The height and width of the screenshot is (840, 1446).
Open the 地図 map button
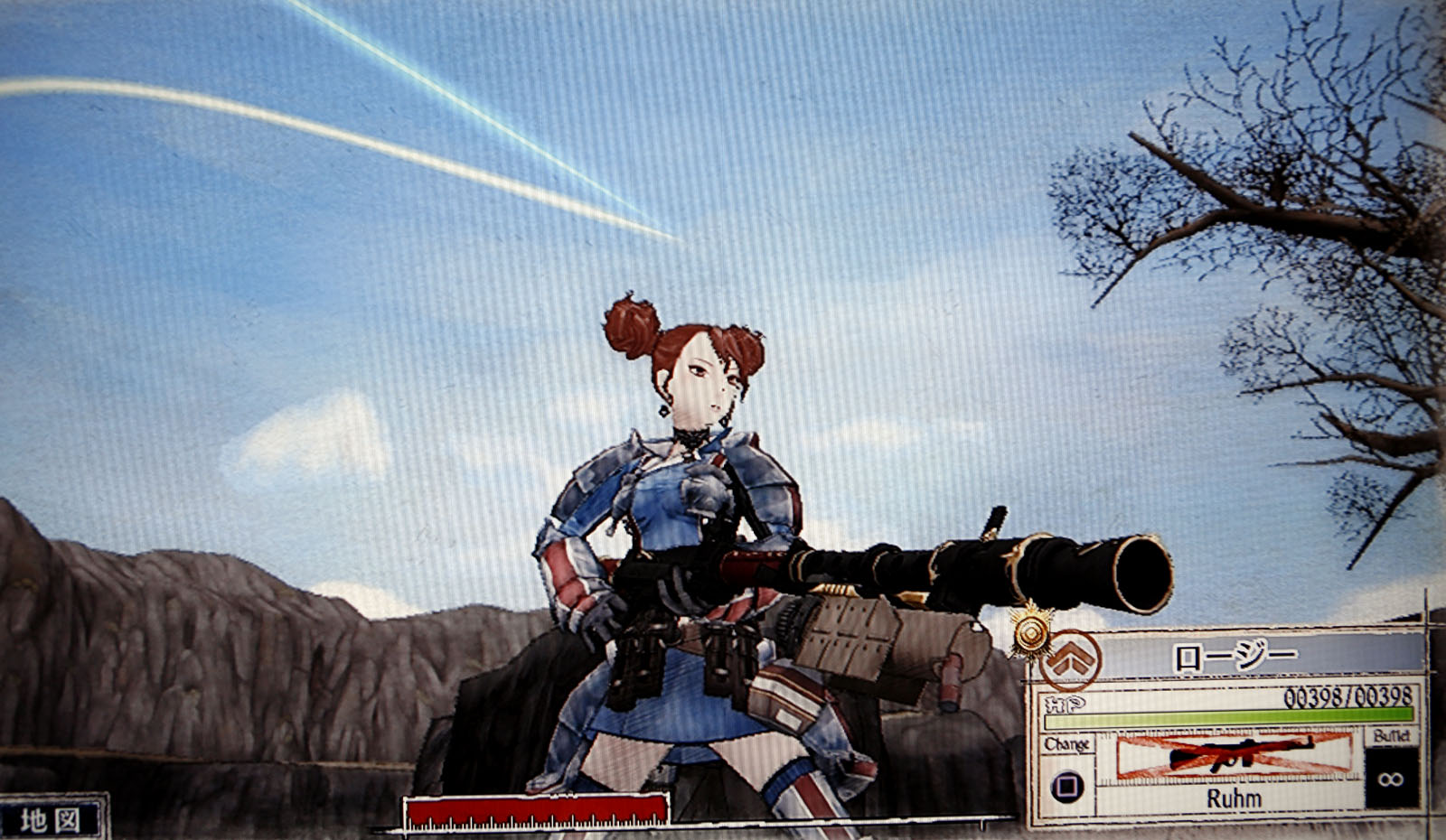click(x=51, y=818)
